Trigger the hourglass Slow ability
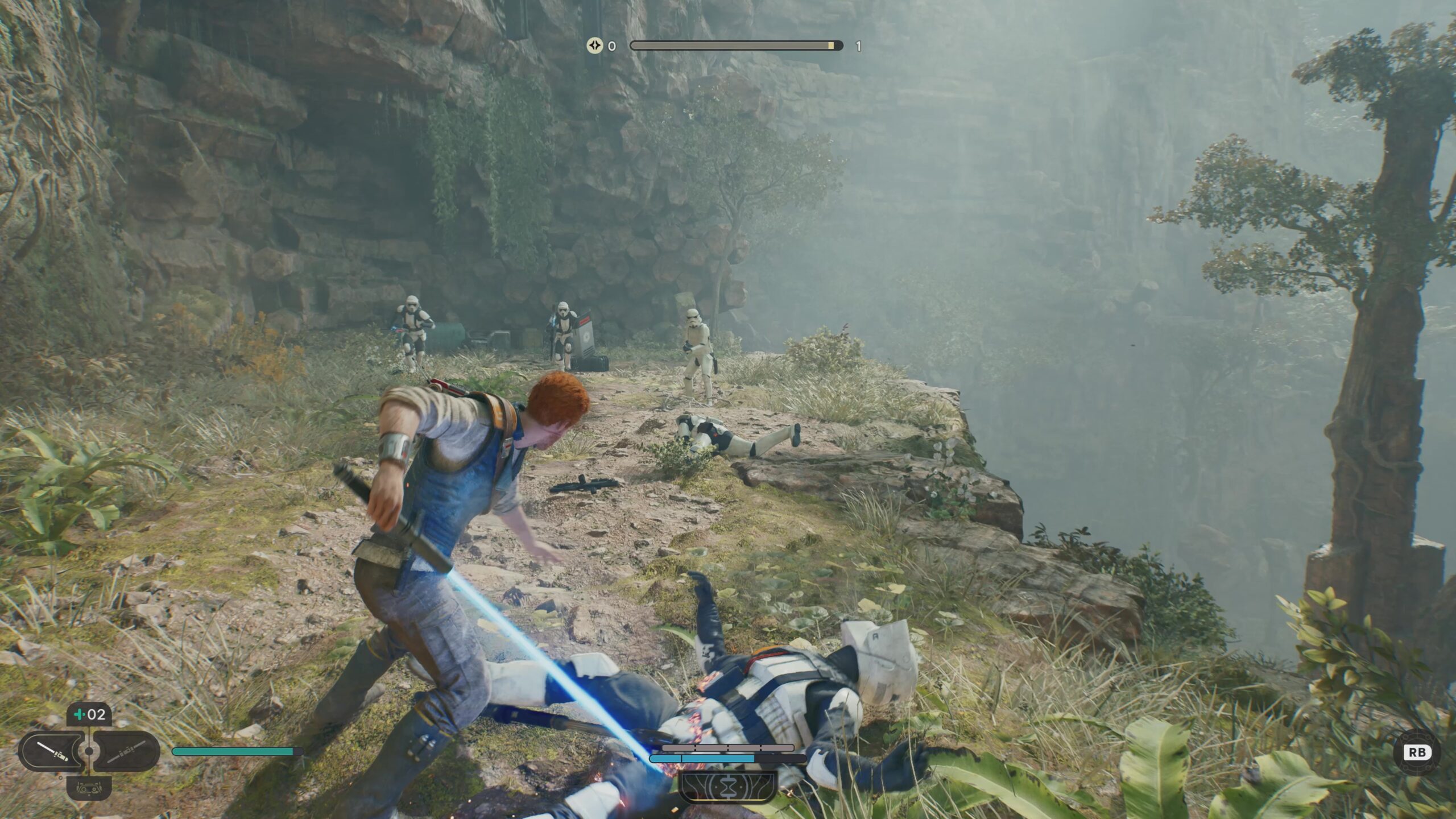The image size is (1456, 819). click(x=727, y=788)
